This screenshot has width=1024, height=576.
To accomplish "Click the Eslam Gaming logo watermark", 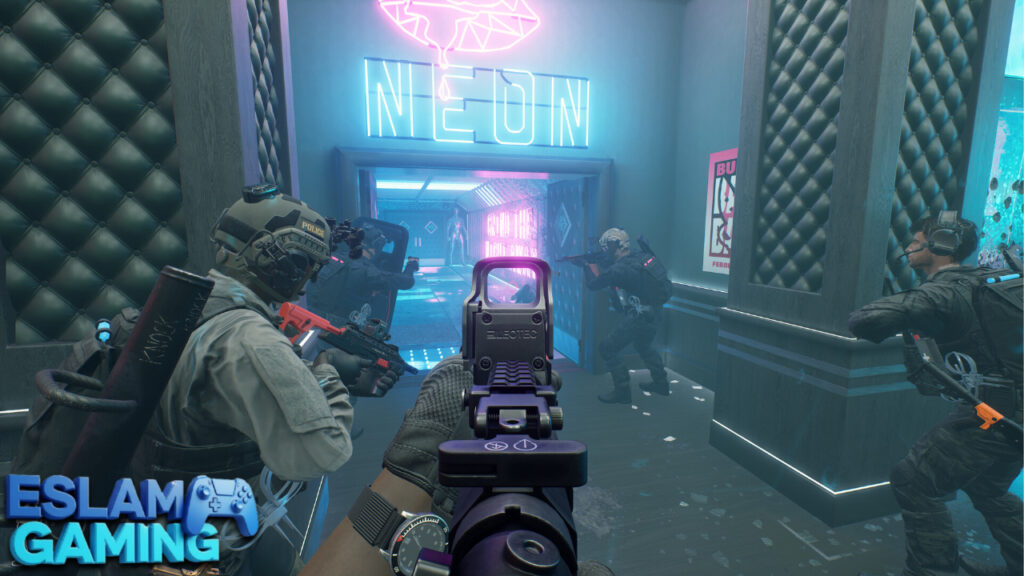I will click(128, 519).
